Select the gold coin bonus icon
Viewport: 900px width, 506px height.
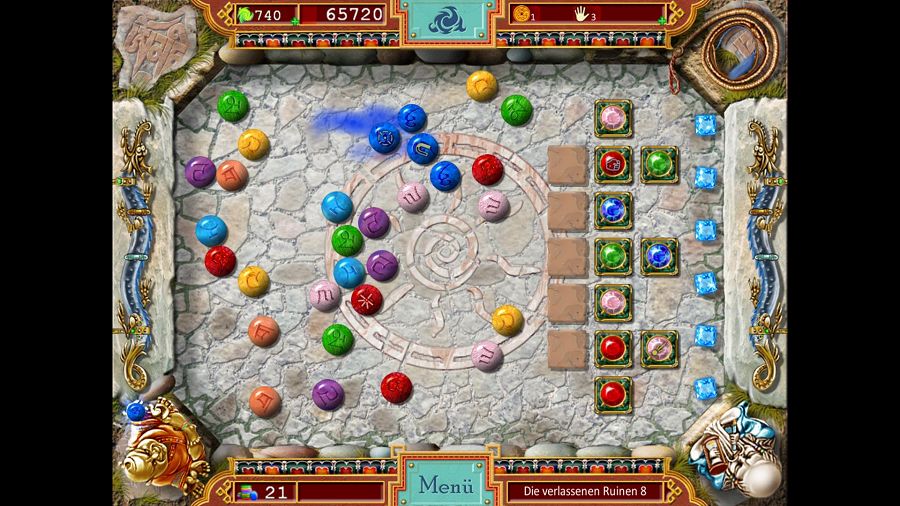[x=521, y=14]
